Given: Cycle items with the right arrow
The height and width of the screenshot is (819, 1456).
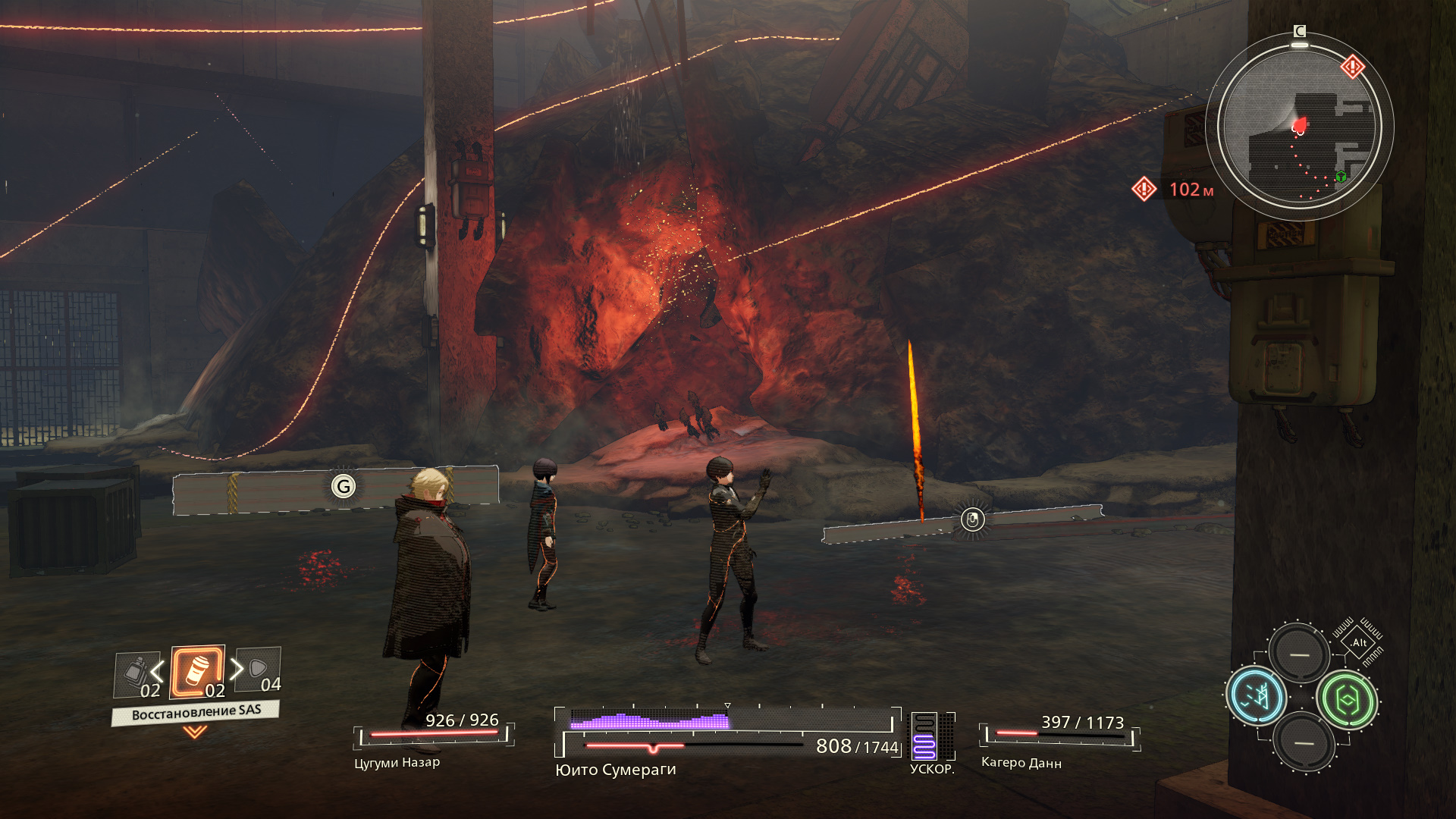Looking at the screenshot, I should (237, 669).
